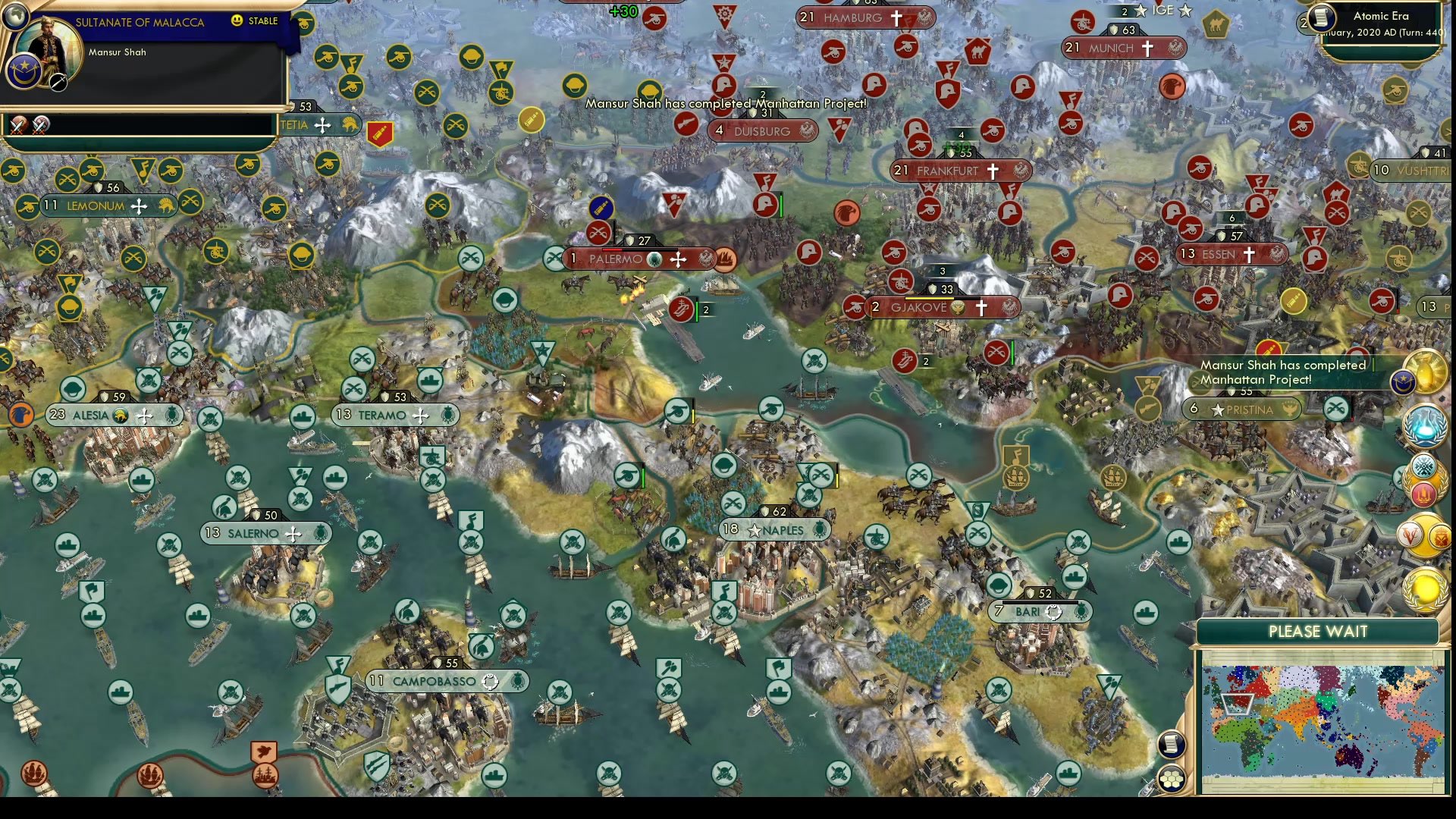
Task: Click the star icon on Pristina's banner
Action: coord(1219,409)
